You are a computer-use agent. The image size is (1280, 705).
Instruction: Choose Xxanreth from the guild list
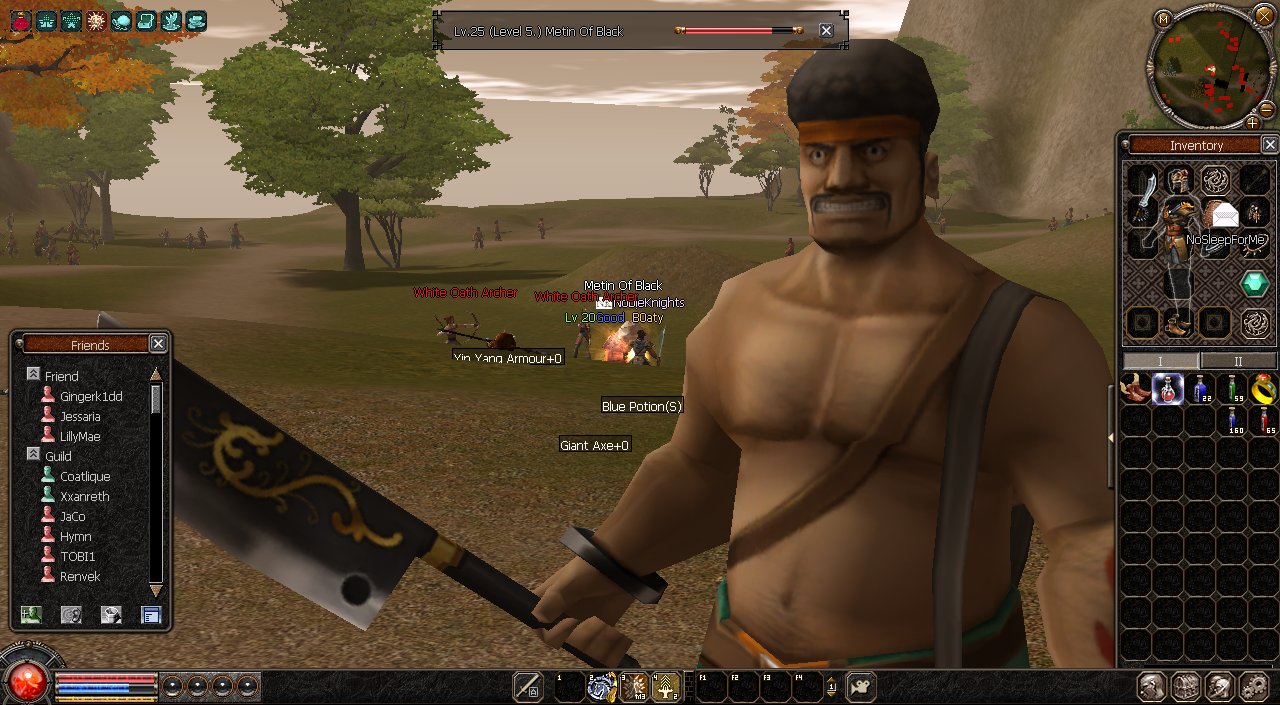pos(84,497)
